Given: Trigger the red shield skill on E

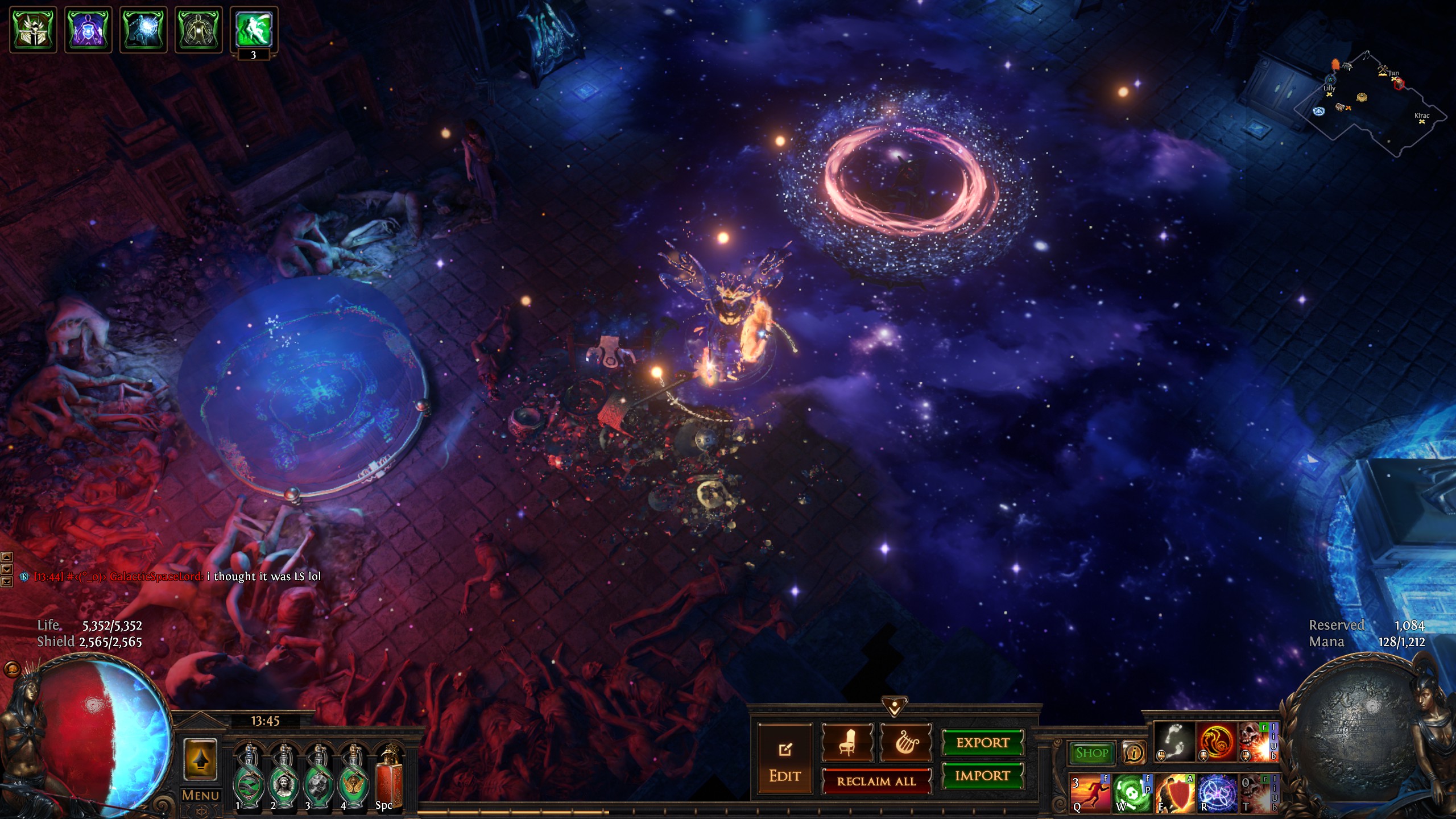Looking at the screenshot, I should [1175, 793].
